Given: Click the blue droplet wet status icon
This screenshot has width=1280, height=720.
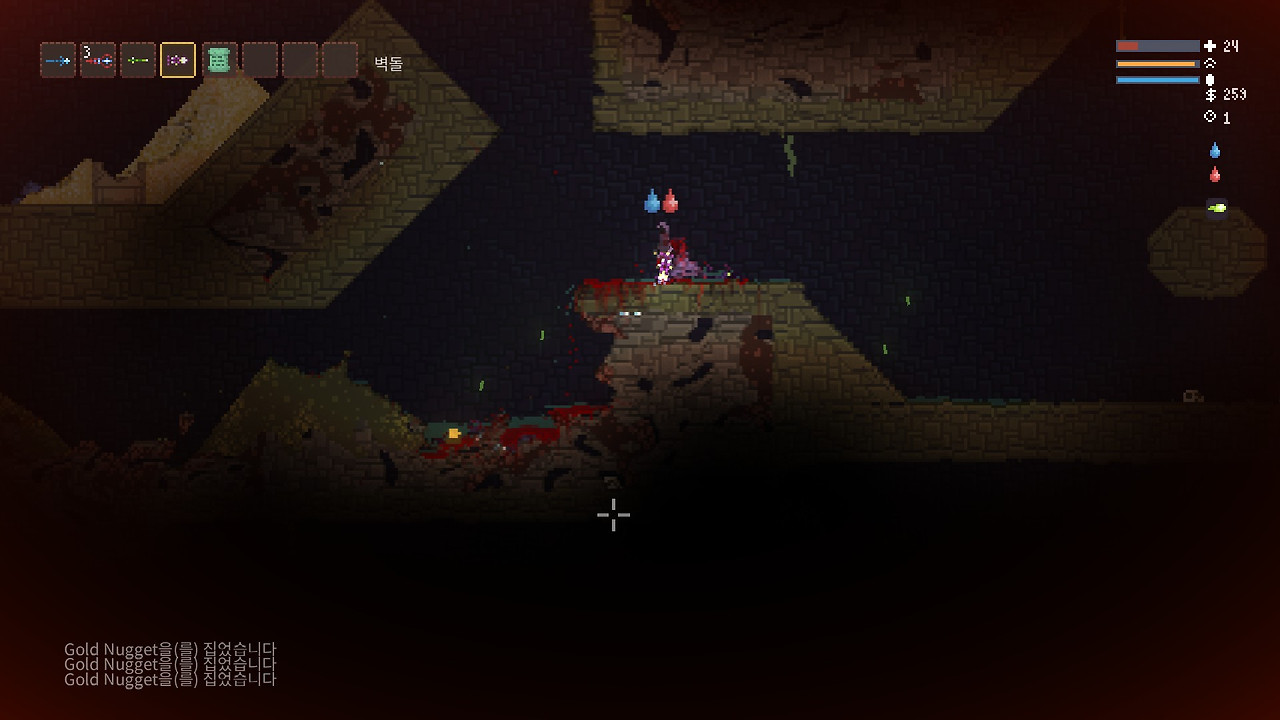Looking at the screenshot, I should (1215, 151).
